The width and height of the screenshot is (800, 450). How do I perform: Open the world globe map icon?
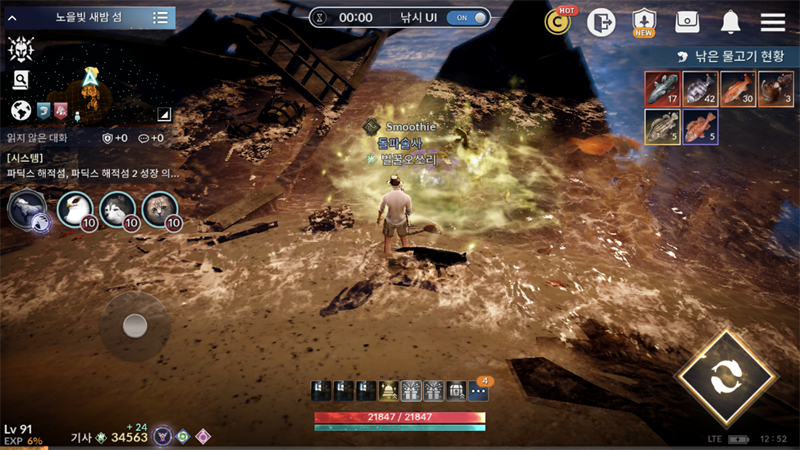coord(19,110)
